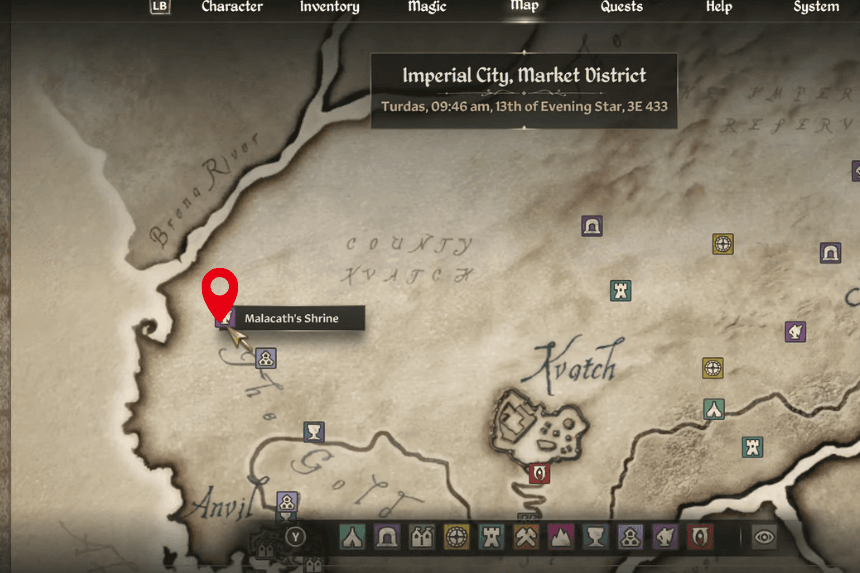Toggle the cave archway filter in legend bar

click(386, 537)
